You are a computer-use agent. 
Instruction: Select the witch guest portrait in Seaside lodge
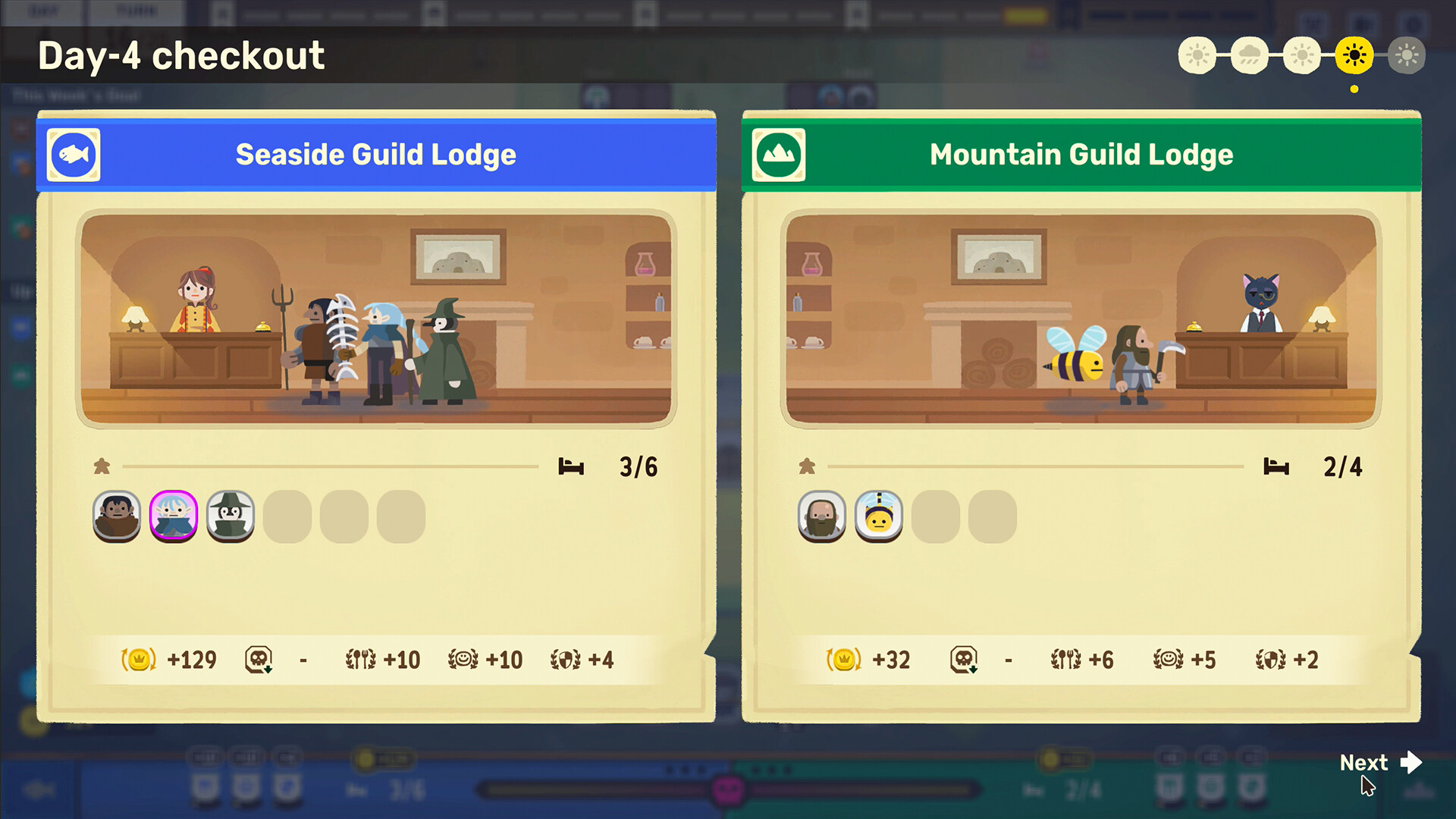[230, 516]
